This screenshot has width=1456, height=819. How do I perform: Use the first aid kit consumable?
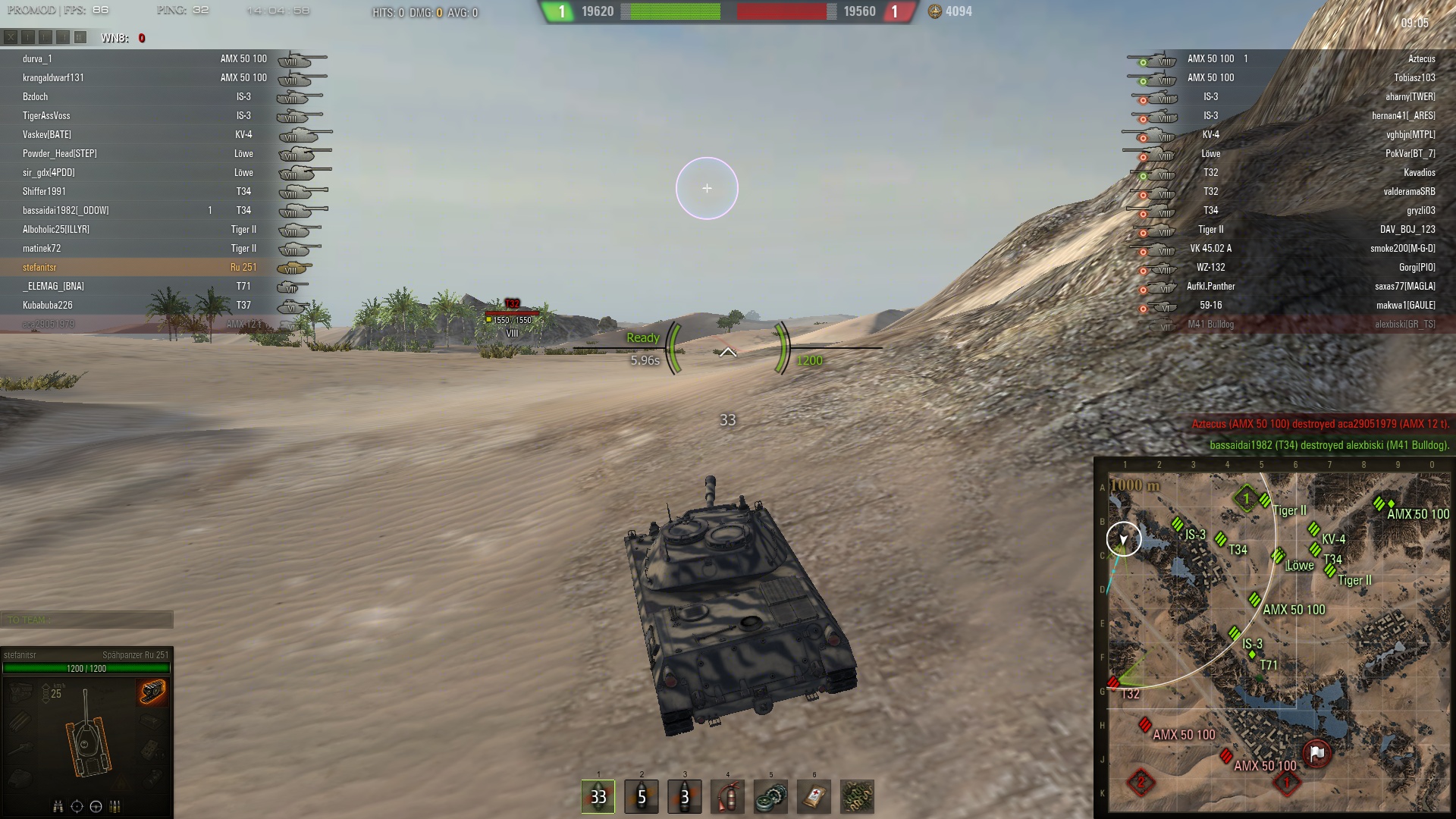click(x=814, y=796)
